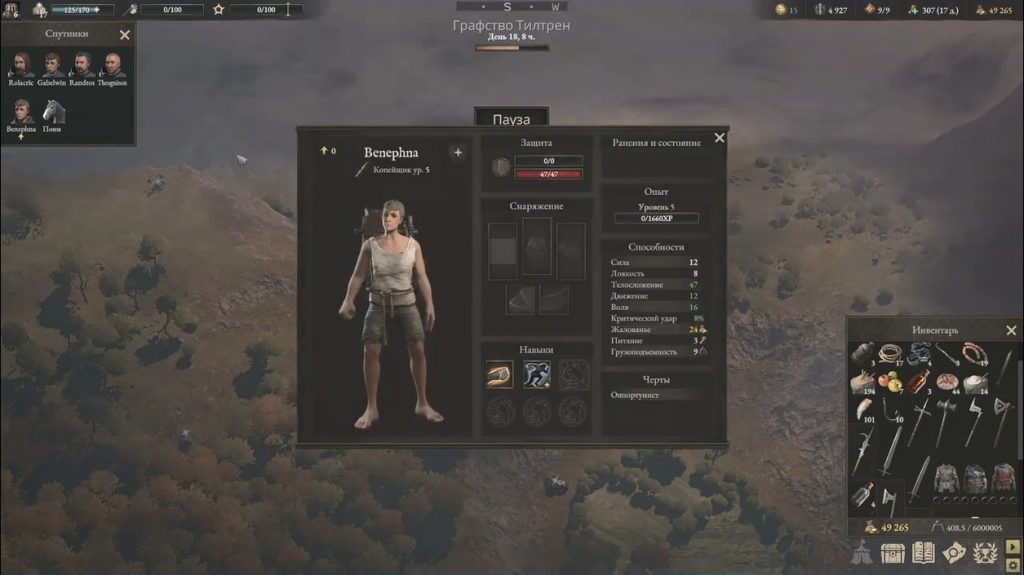Open the camp tent menu
Image resolution: width=1024 pixels, height=575 pixels.
point(863,553)
